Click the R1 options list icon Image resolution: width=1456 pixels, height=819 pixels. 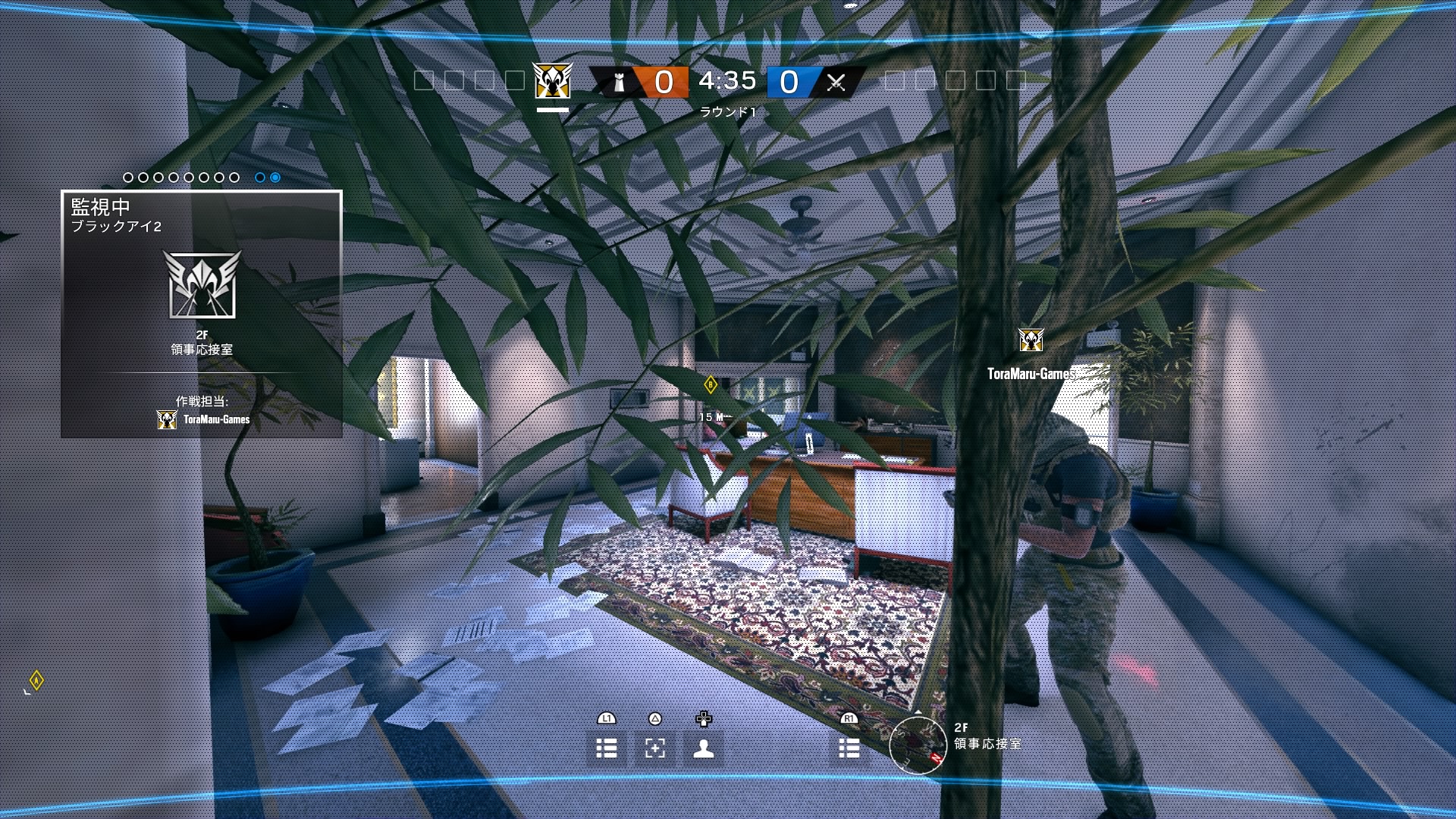pyautogui.click(x=848, y=748)
